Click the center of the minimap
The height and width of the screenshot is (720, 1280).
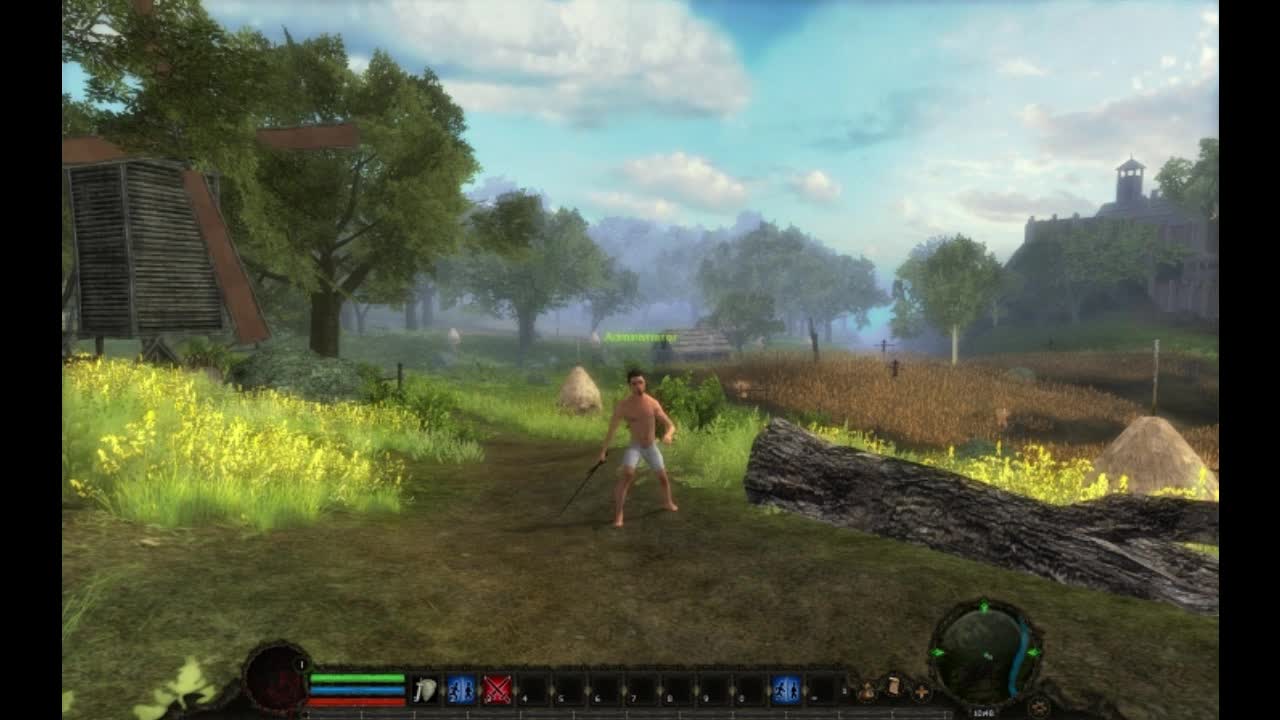pyautogui.click(x=987, y=655)
